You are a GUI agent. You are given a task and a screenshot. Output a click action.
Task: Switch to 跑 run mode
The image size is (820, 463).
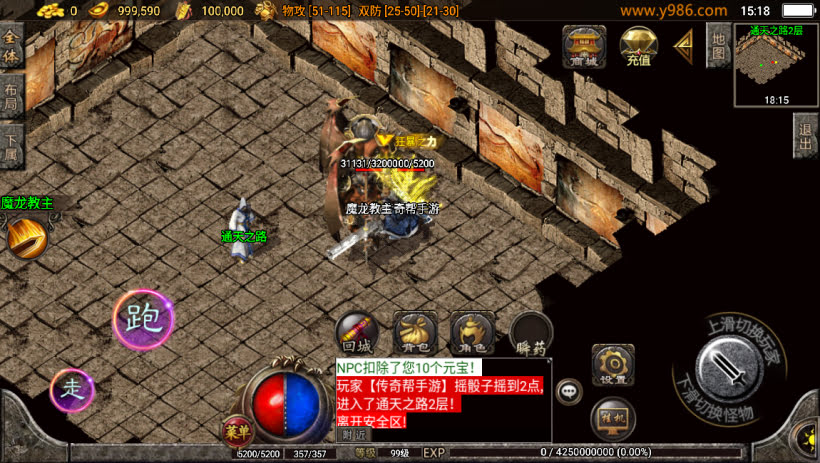pos(143,319)
